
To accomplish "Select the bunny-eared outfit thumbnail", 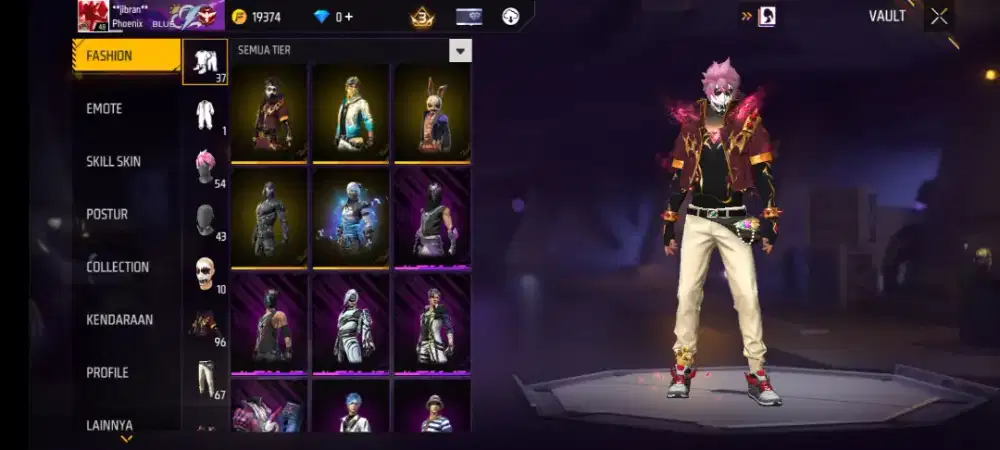I will tap(432, 113).
